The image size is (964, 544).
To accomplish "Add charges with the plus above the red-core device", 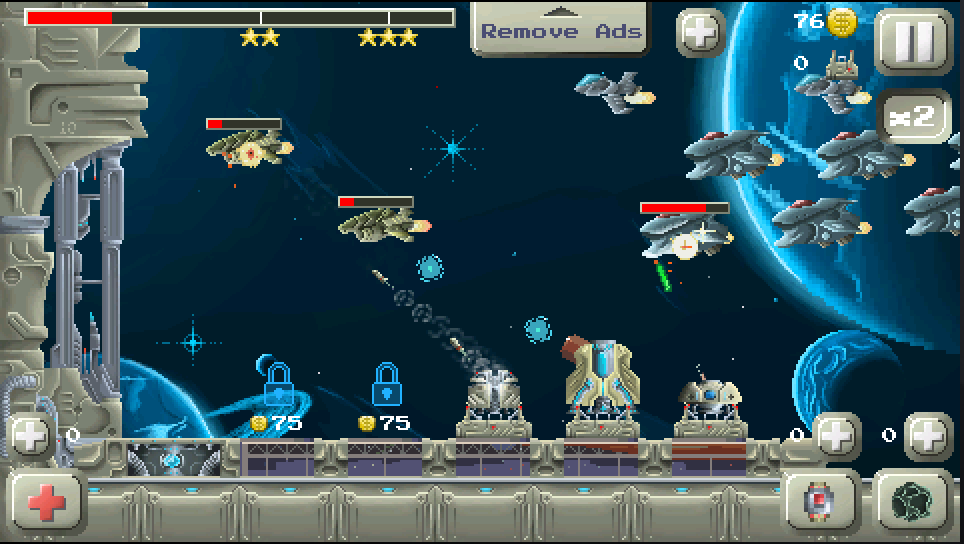I will pyautogui.click(x=836, y=436).
